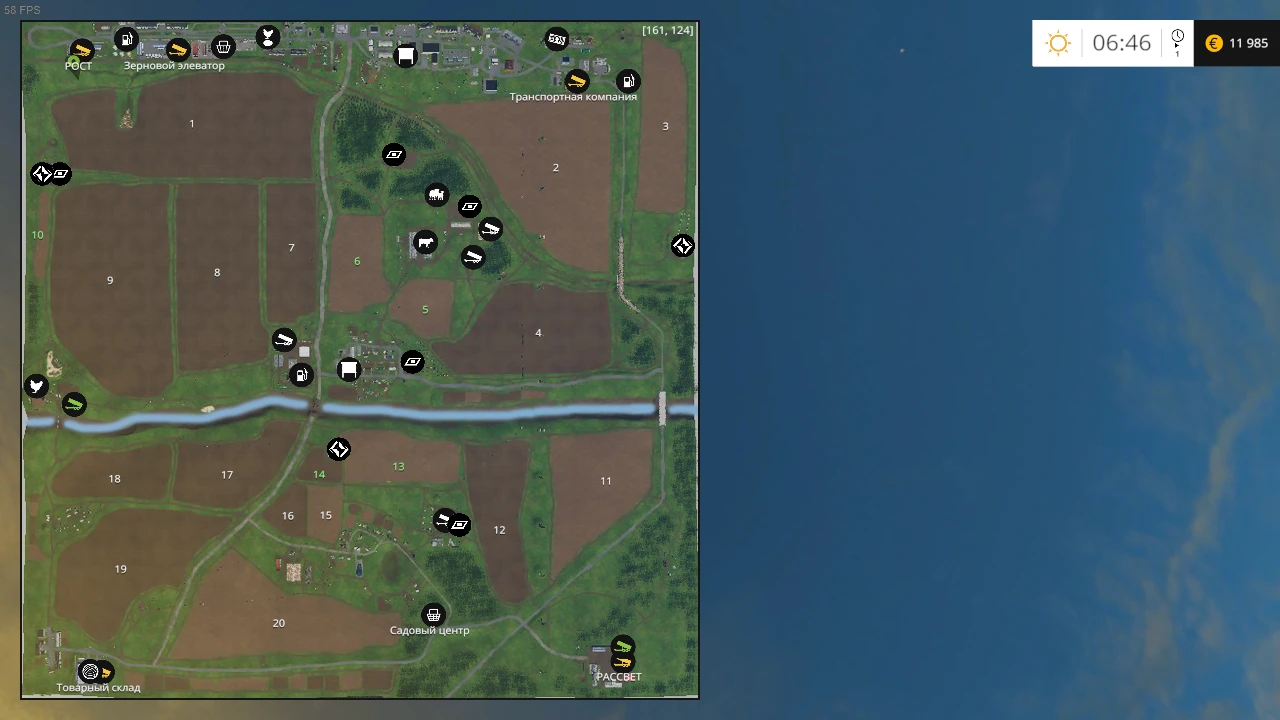Click the clock showing 06:46
Screen dimensions: 1280x720
pyautogui.click(x=1122, y=43)
